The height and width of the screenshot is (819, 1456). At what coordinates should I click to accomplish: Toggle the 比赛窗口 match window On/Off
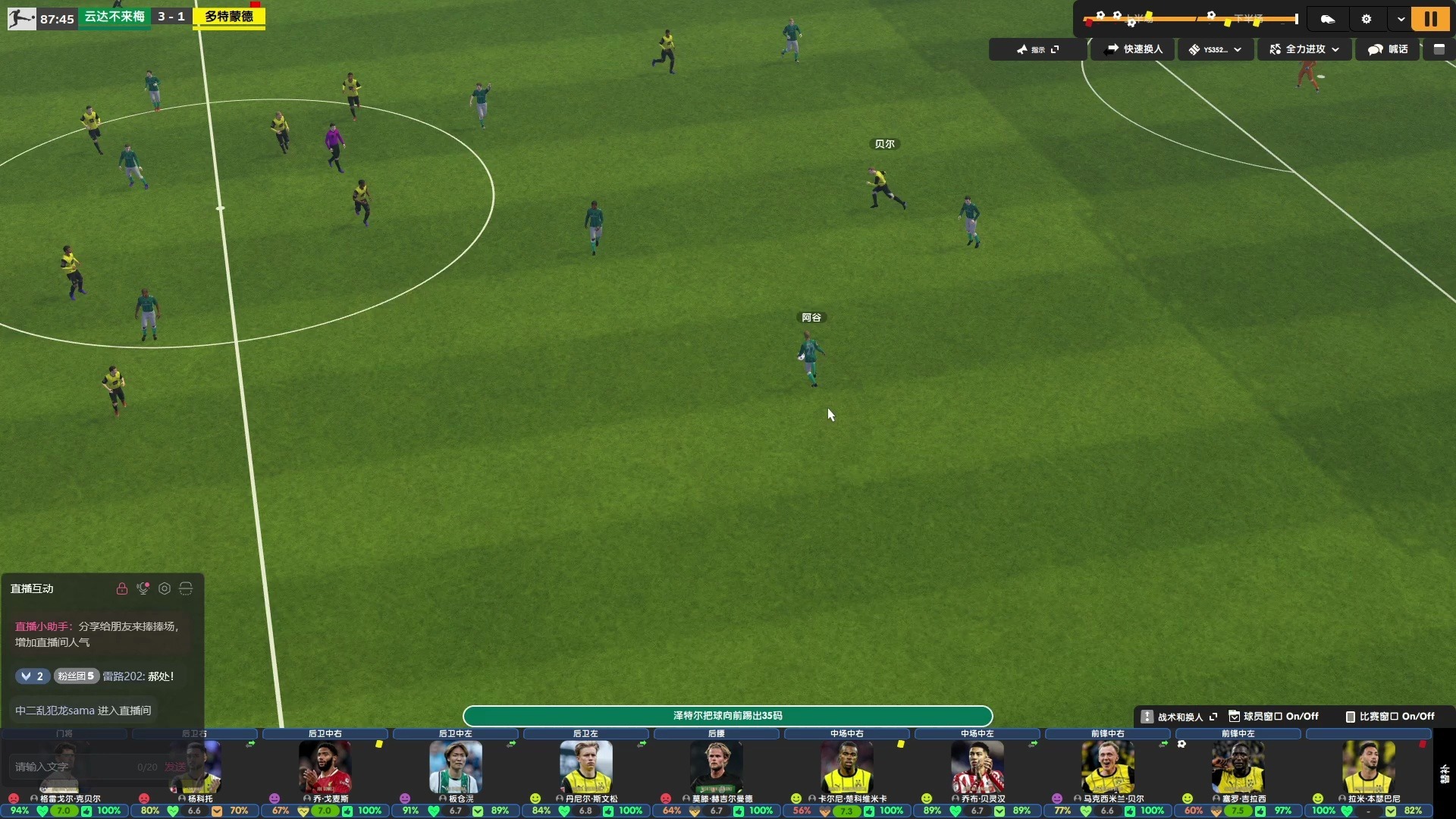(1390, 717)
